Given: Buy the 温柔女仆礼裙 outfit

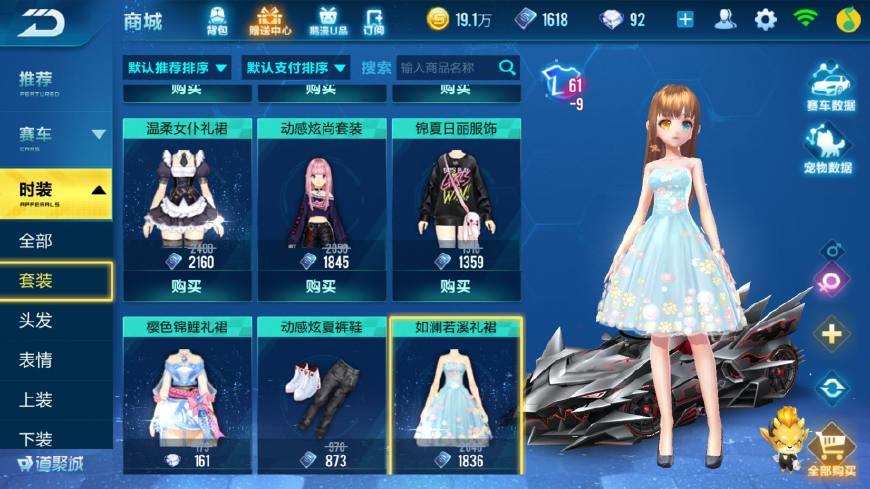Looking at the screenshot, I should click(186, 286).
